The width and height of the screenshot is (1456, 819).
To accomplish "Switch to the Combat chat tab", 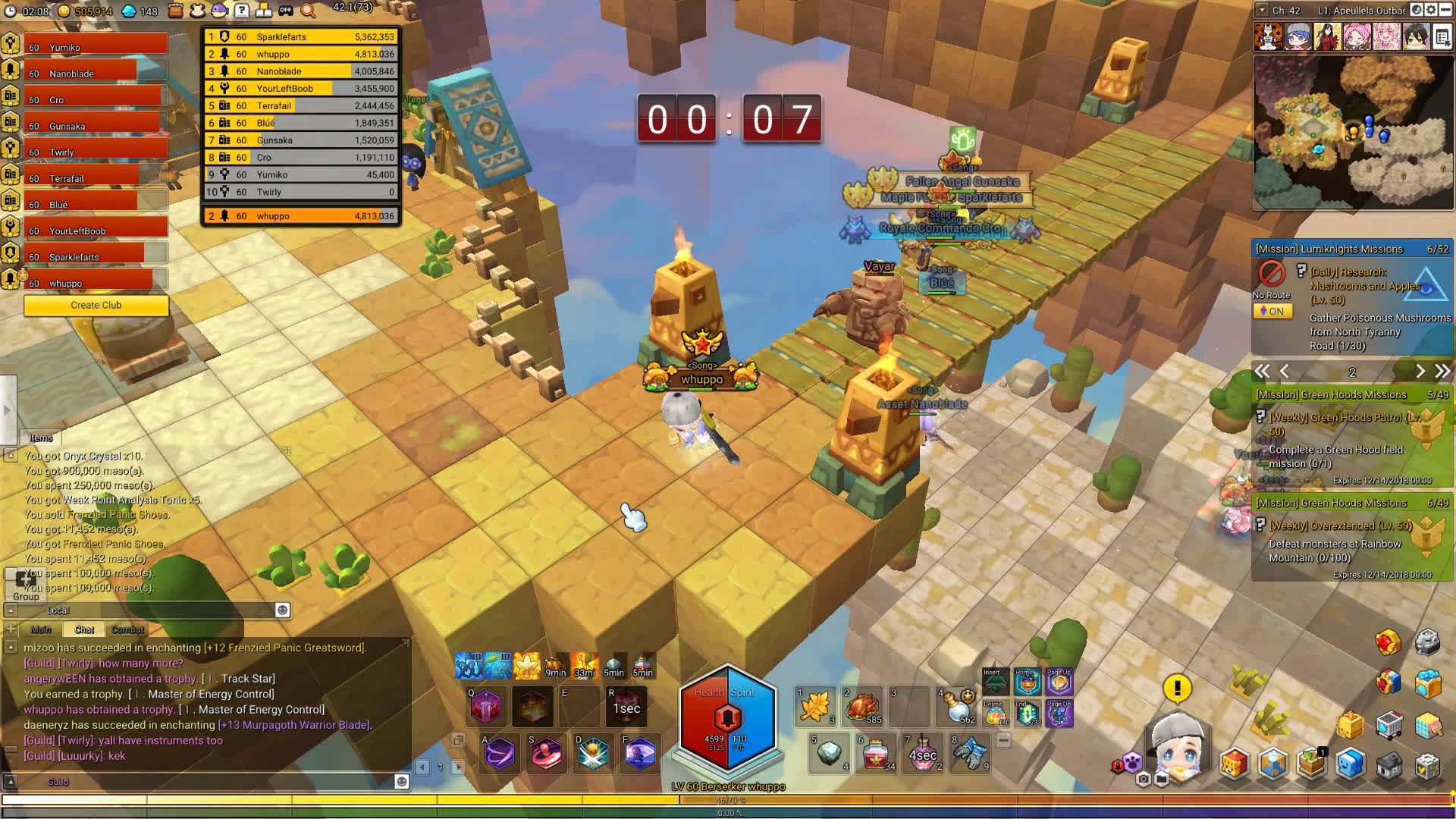I will coord(127,629).
